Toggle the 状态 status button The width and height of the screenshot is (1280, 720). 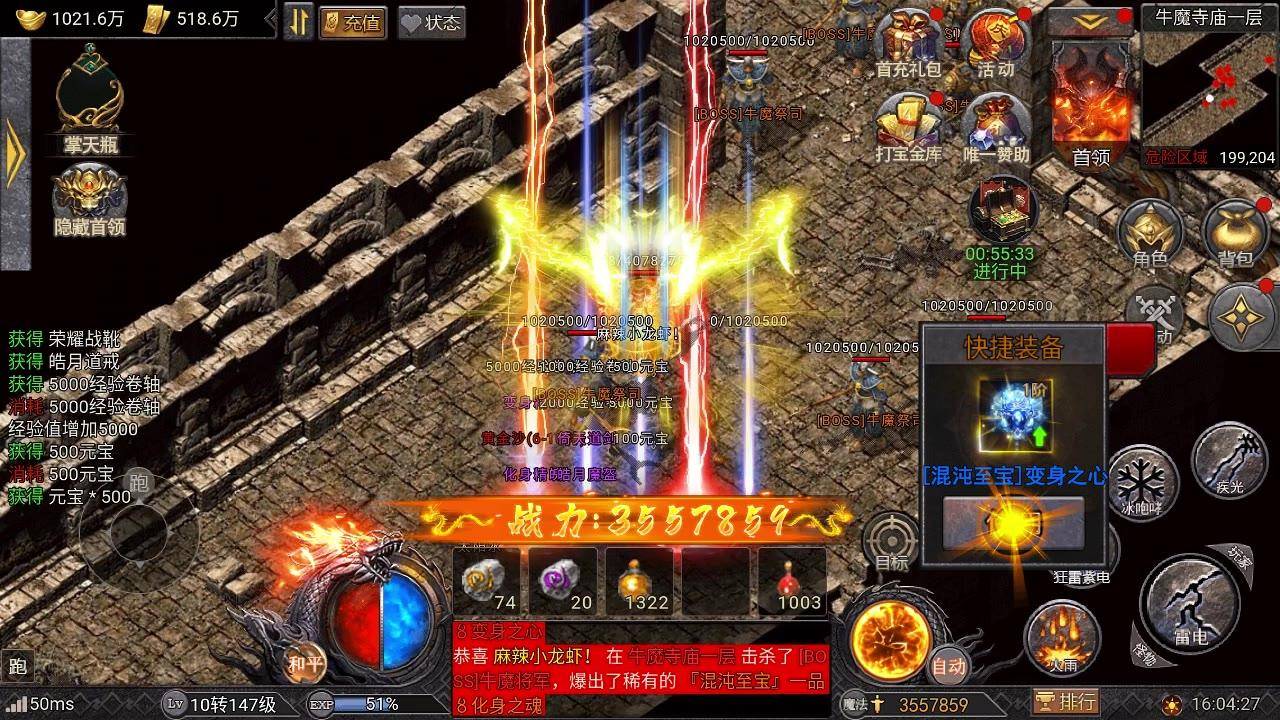point(431,22)
